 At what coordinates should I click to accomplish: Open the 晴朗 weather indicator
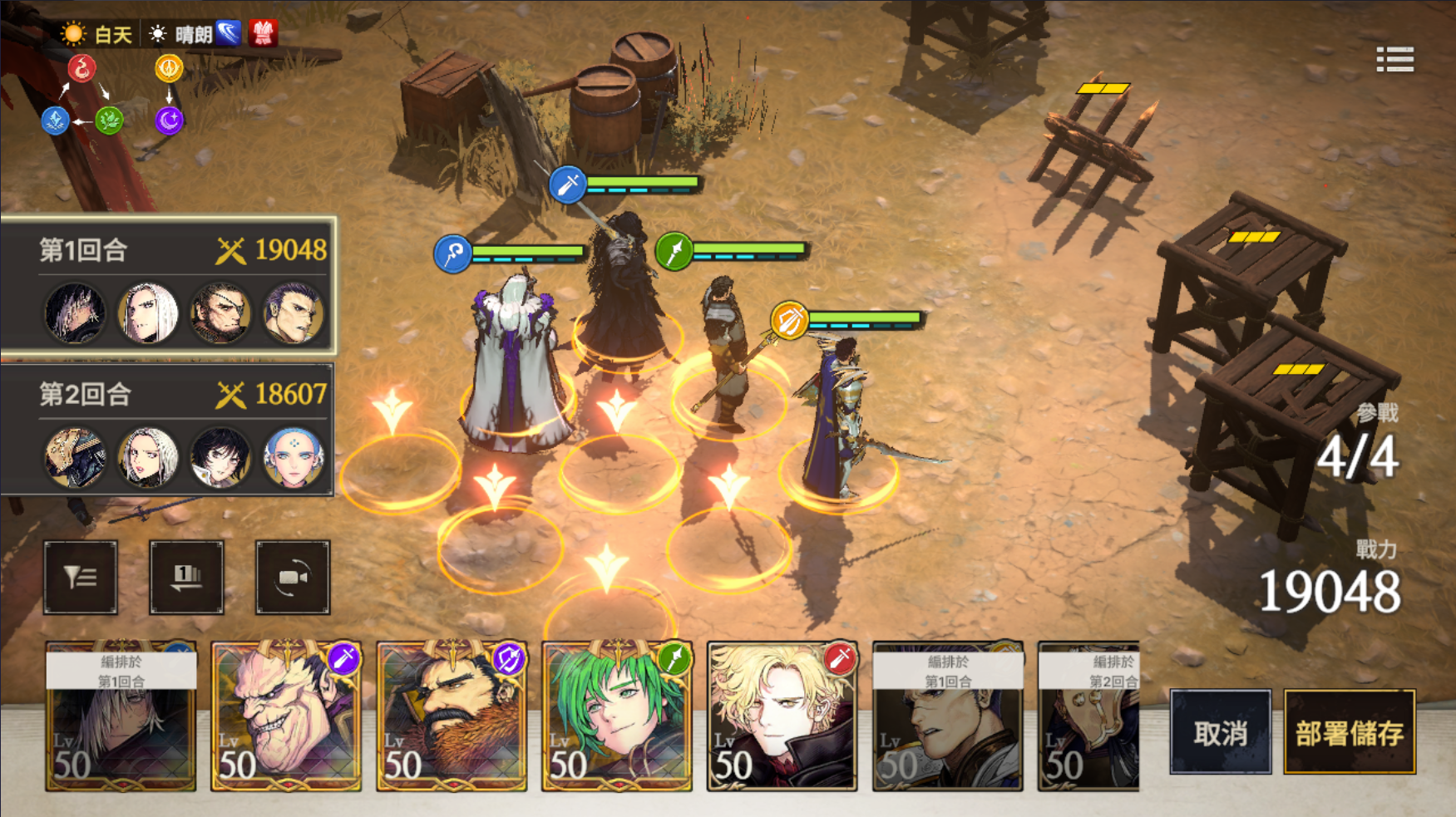pyautogui.click(x=181, y=34)
